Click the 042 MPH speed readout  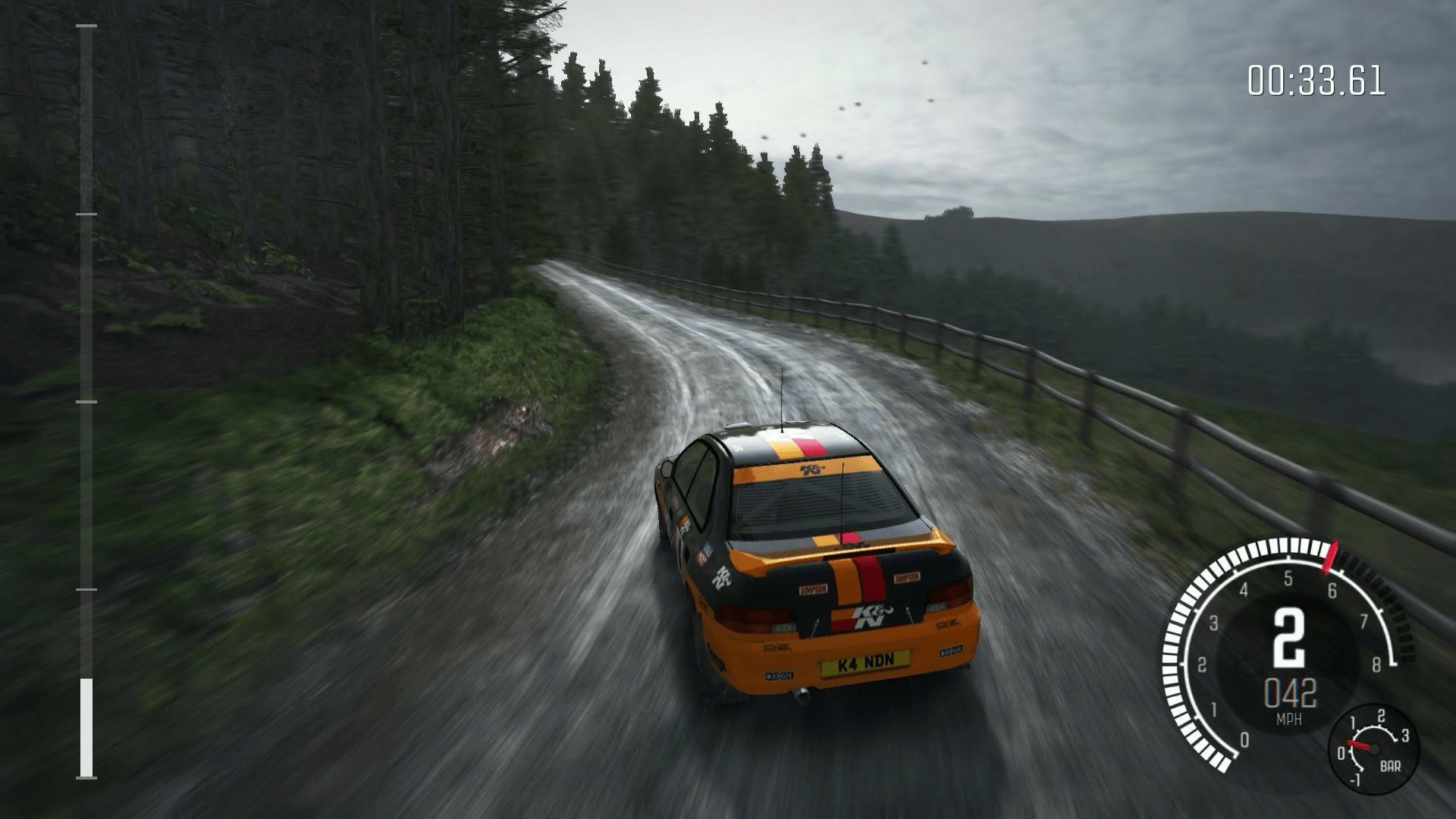point(1291,692)
